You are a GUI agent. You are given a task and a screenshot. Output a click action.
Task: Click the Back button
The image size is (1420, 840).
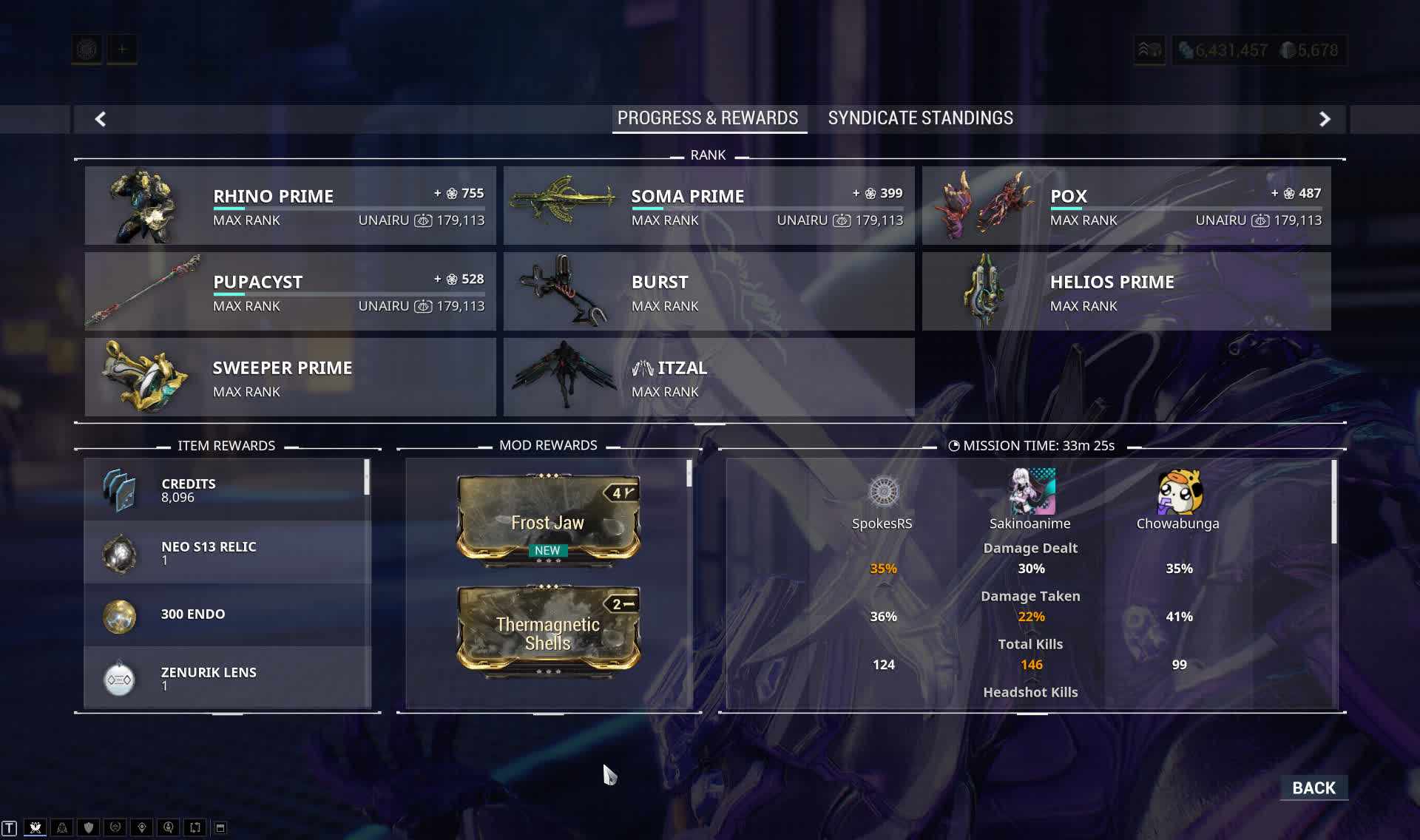coord(1313,788)
